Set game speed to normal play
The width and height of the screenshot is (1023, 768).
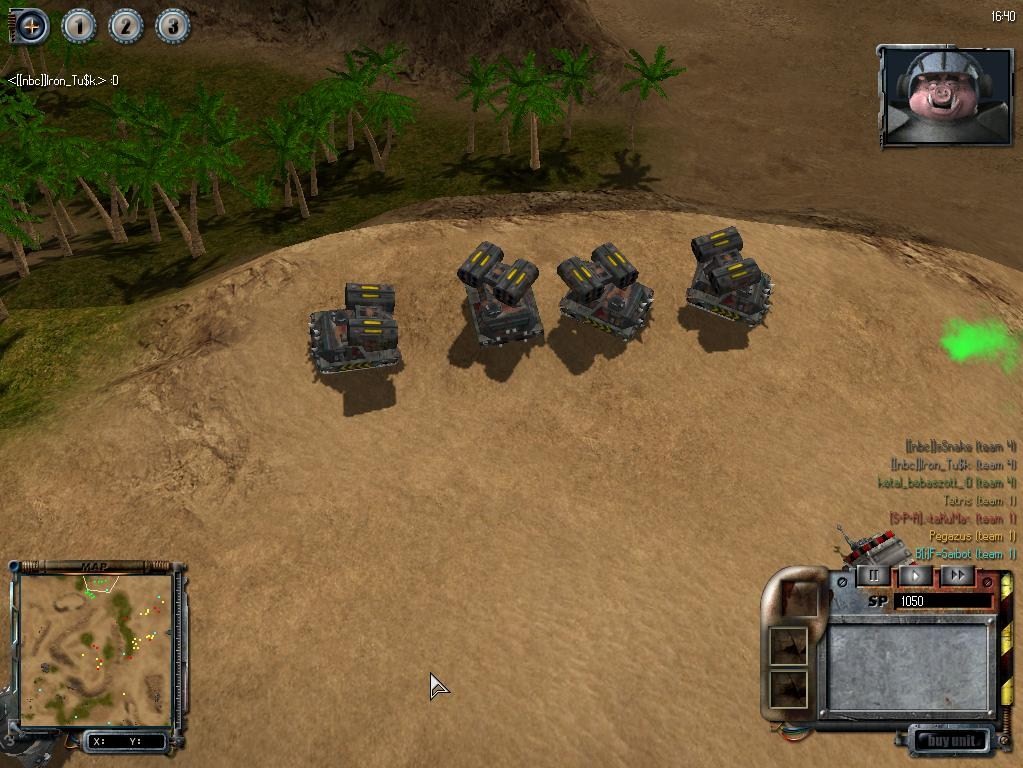tap(915, 576)
